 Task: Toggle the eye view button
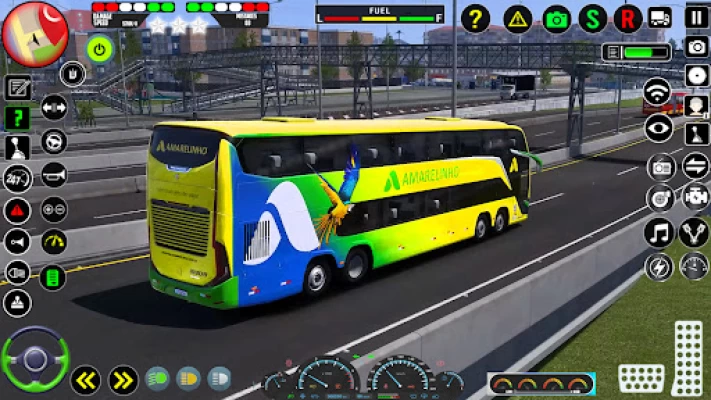pos(658,127)
